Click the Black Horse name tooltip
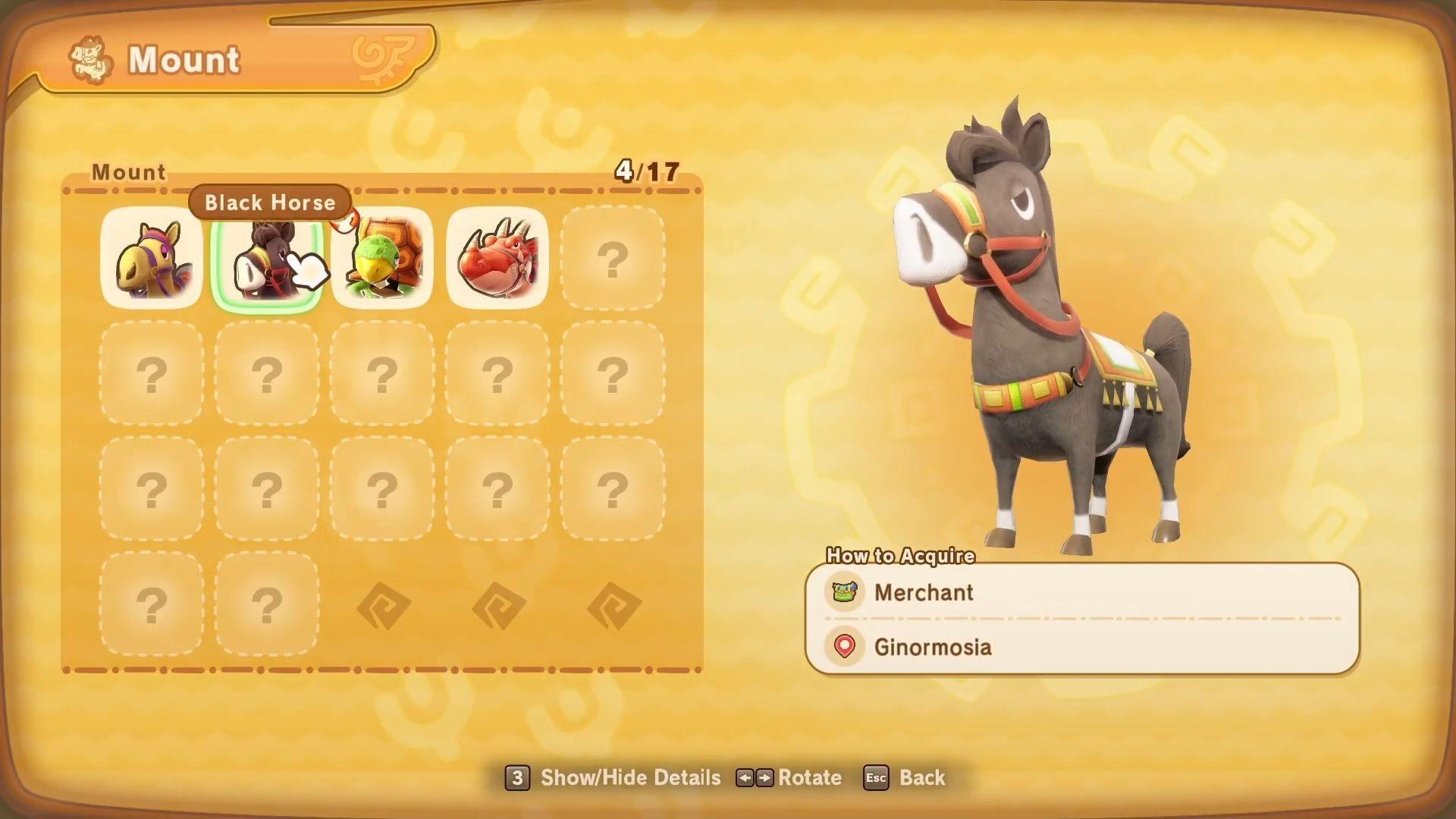Viewport: 1456px width, 819px height. (269, 202)
